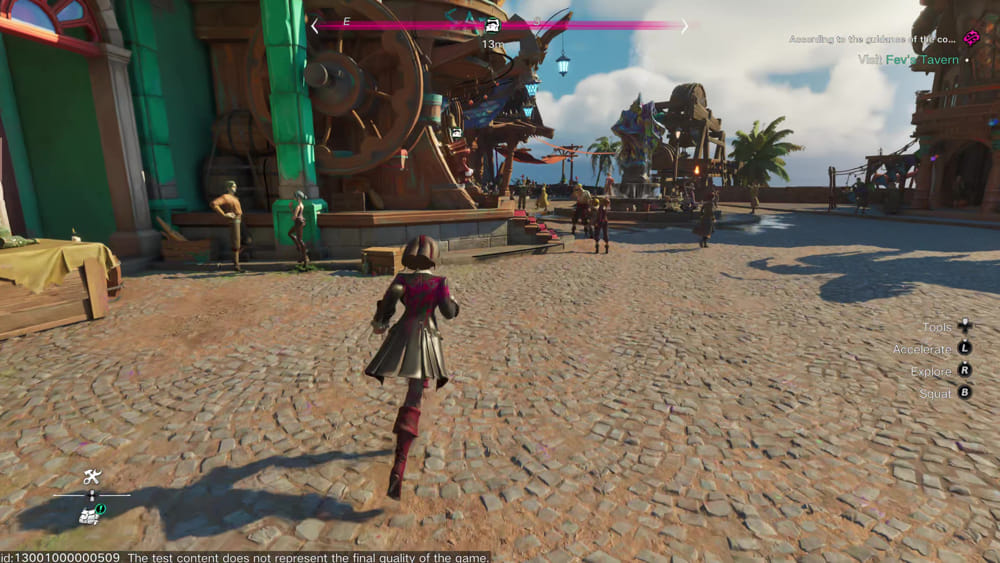Click the compass left arrow
The image size is (1000, 563).
[x=314, y=26]
